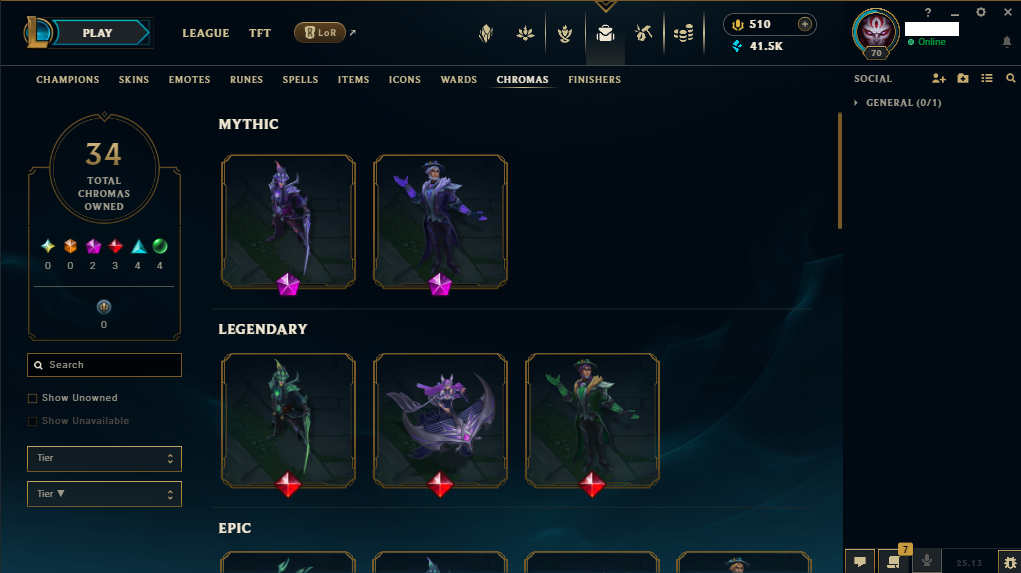The image size is (1021, 573).
Task: Select the Runes tab
Action: coord(247,80)
